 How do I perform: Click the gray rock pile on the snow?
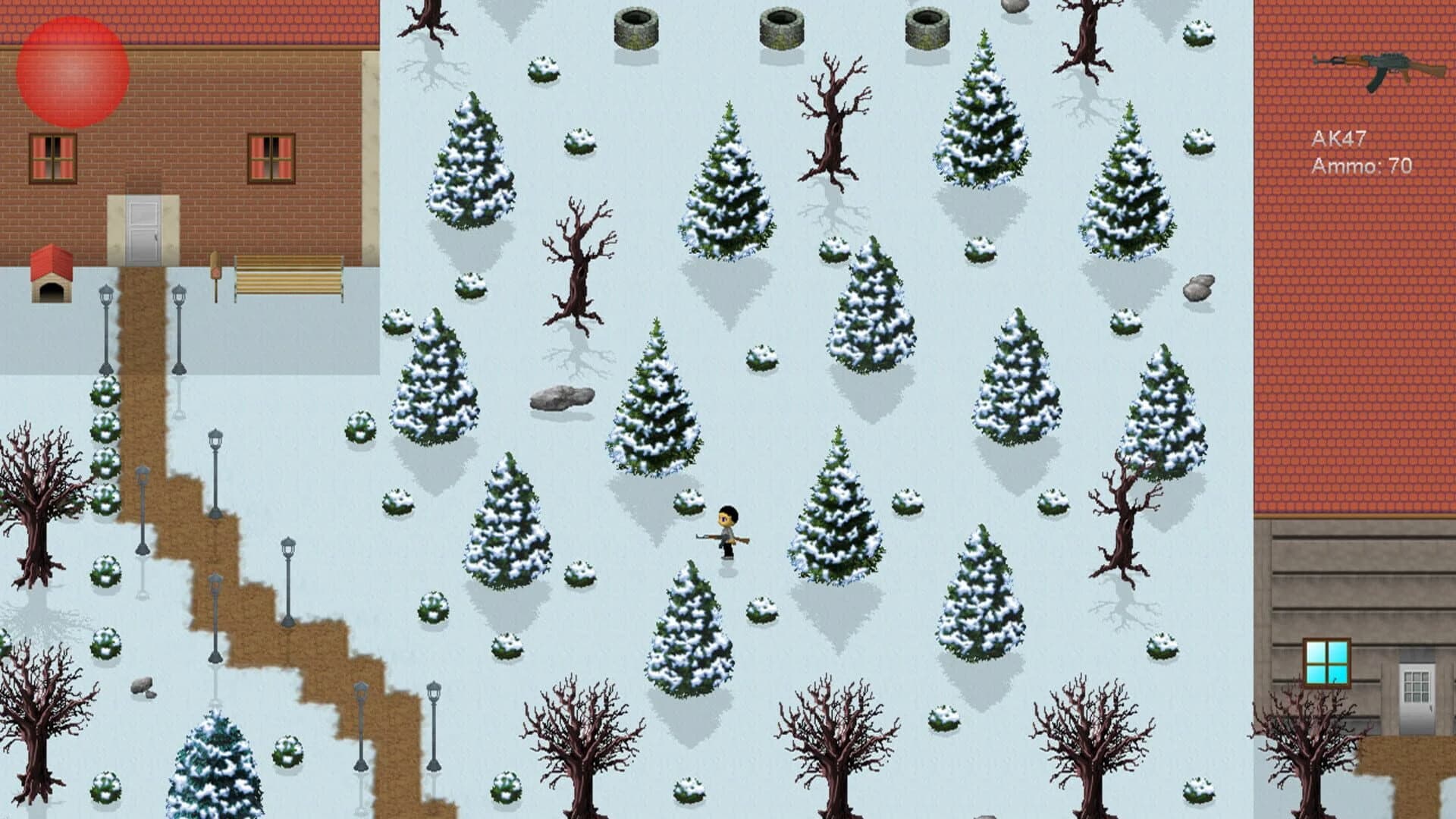561,396
